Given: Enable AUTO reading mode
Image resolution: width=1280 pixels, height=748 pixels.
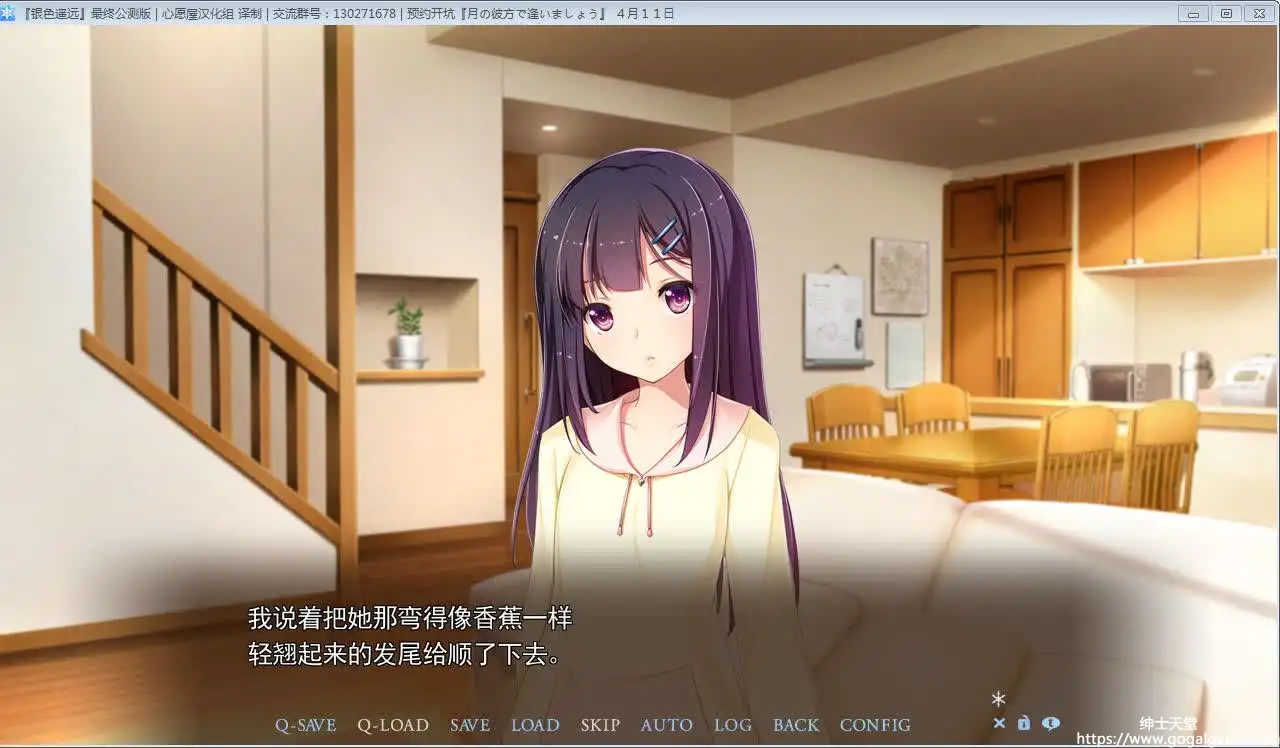Looking at the screenshot, I should point(666,725).
